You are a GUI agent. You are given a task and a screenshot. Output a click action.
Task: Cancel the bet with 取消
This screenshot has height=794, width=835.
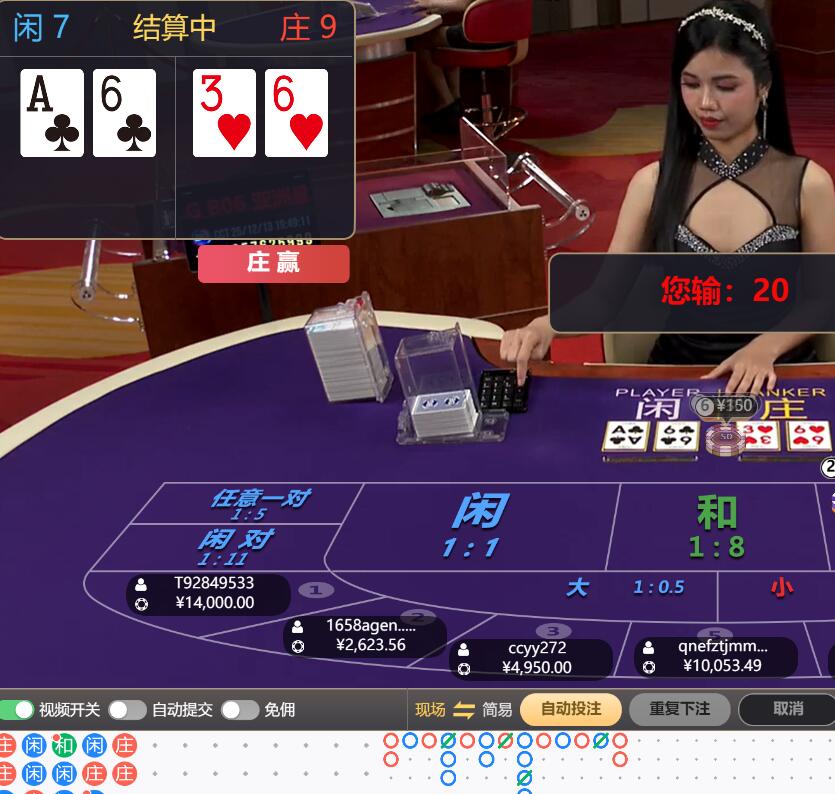(787, 709)
